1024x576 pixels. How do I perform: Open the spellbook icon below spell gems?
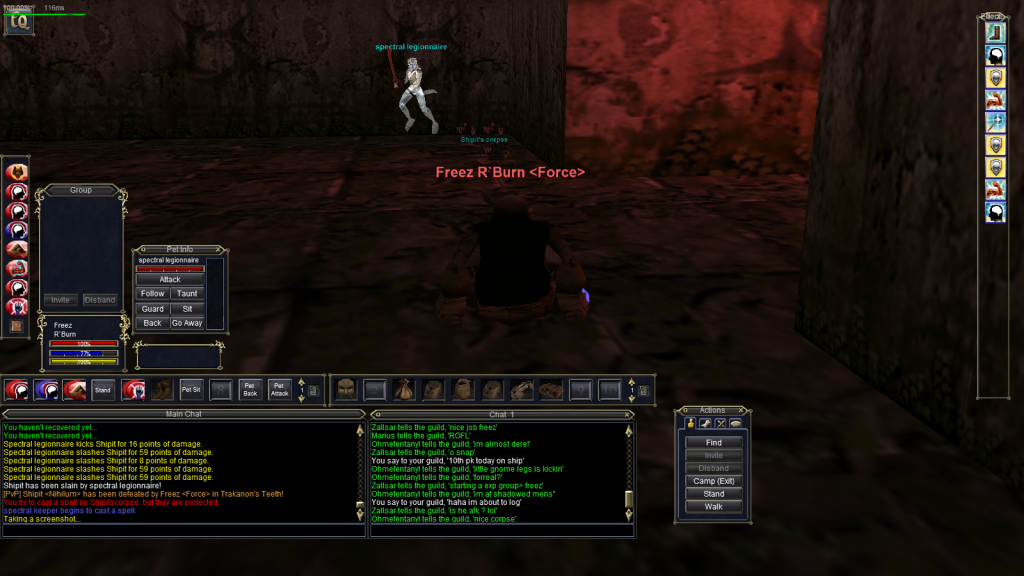tap(16, 326)
